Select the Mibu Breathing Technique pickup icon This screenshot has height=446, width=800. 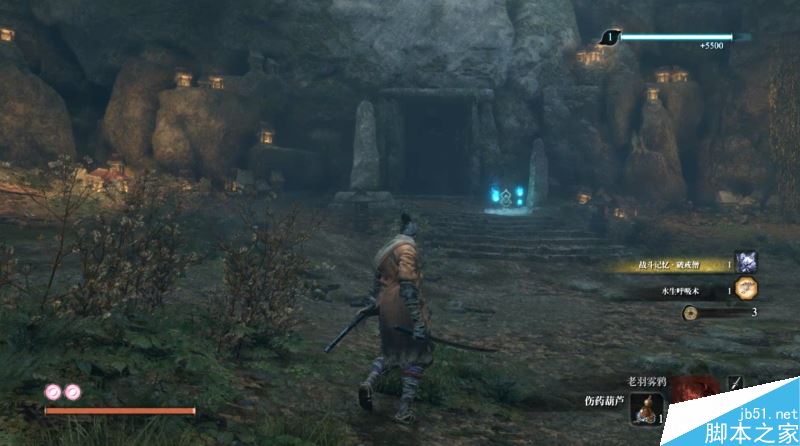click(x=746, y=288)
